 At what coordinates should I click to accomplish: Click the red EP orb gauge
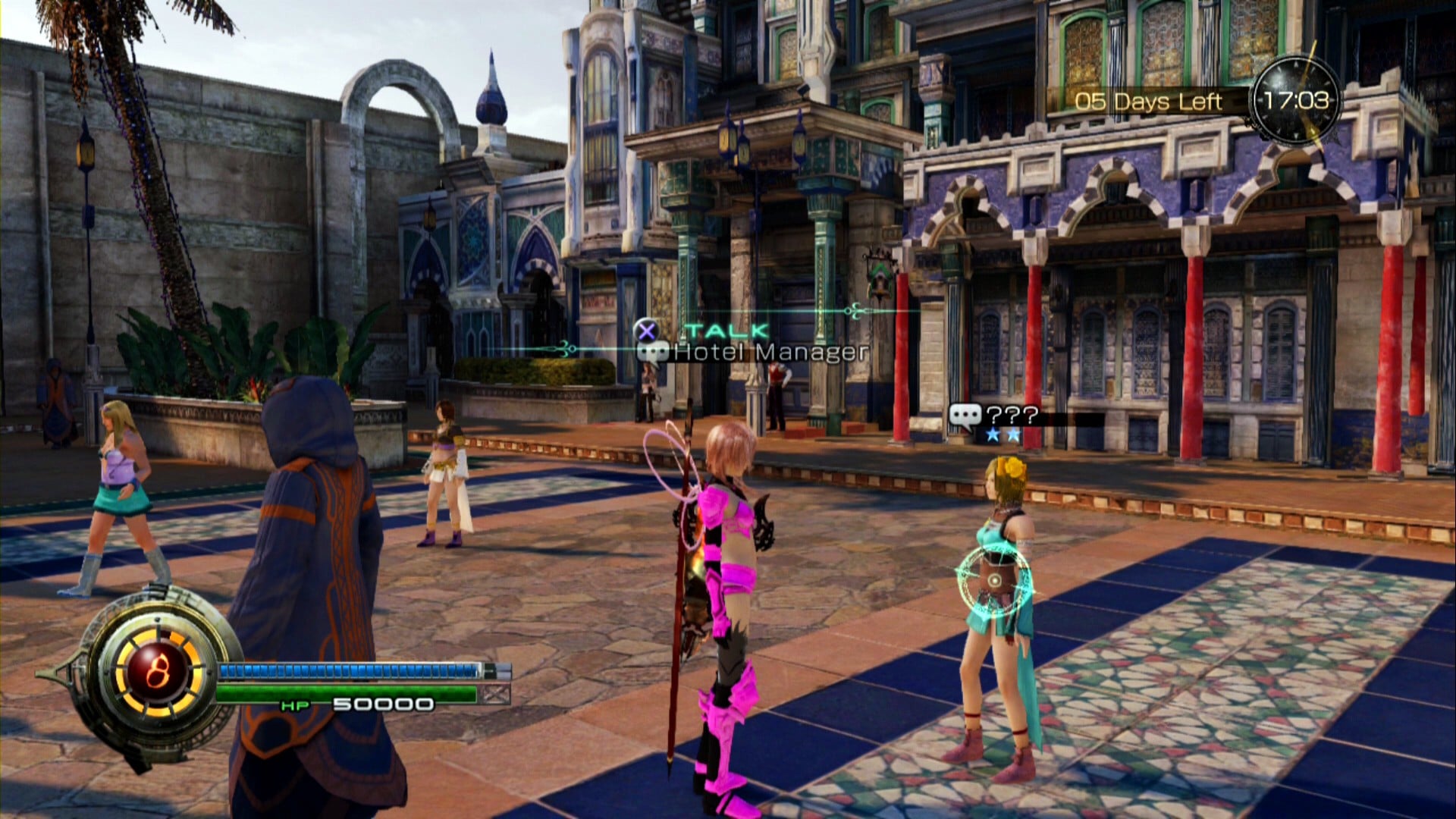pos(158,670)
